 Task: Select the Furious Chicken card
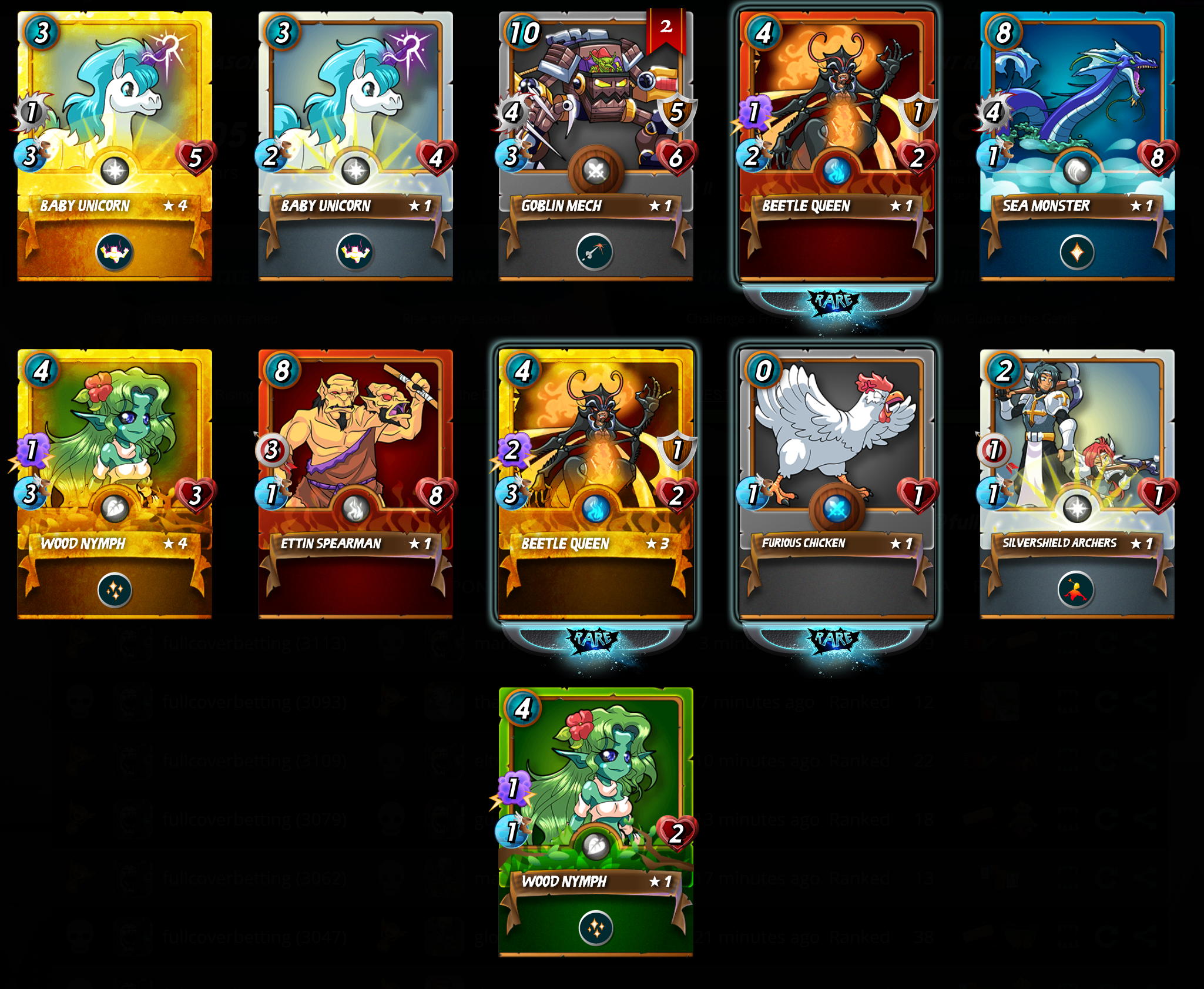tap(836, 484)
